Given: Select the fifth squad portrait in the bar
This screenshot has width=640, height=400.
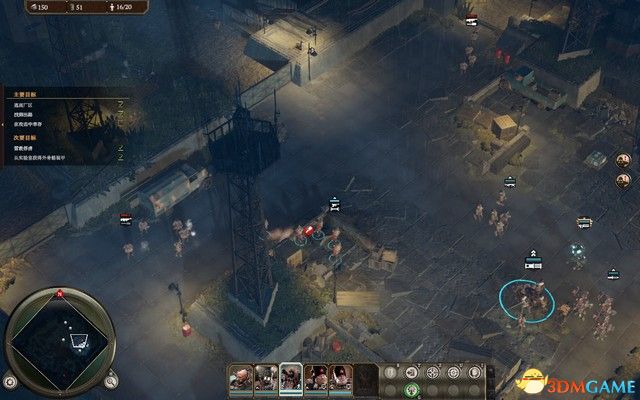Looking at the screenshot, I should pyautogui.click(x=340, y=377).
